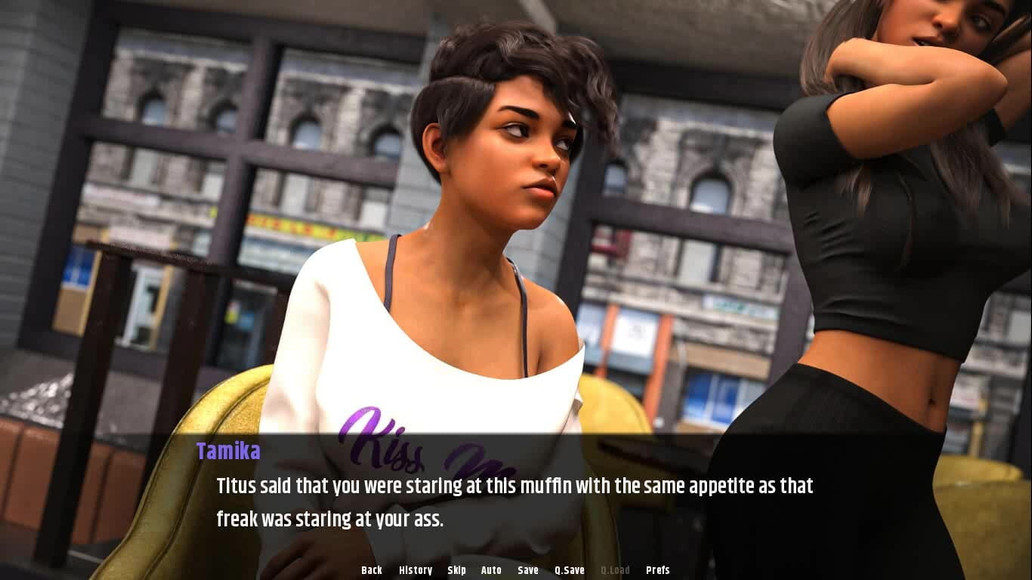
Task: Quick save with Q.Save
Action: [x=569, y=570]
